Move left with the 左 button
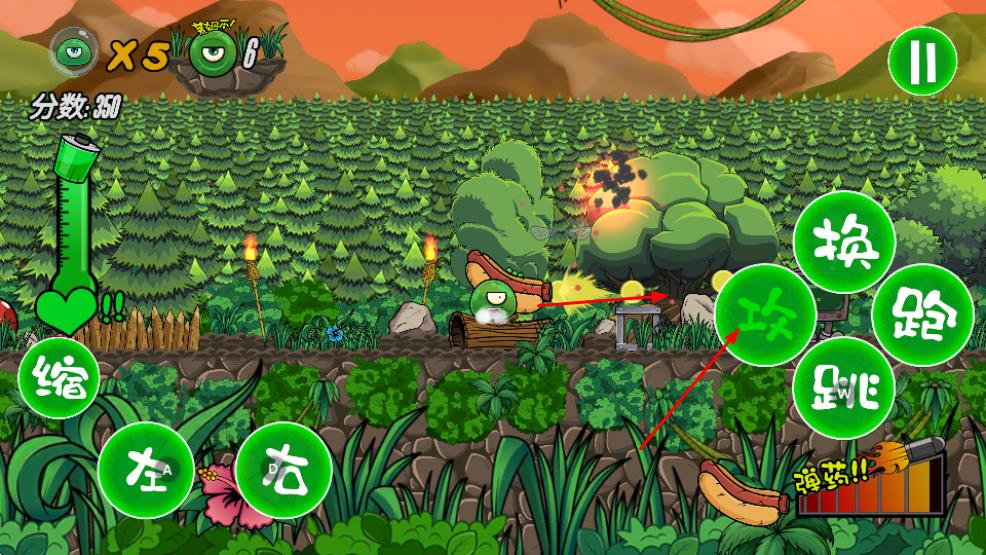 point(146,470)
